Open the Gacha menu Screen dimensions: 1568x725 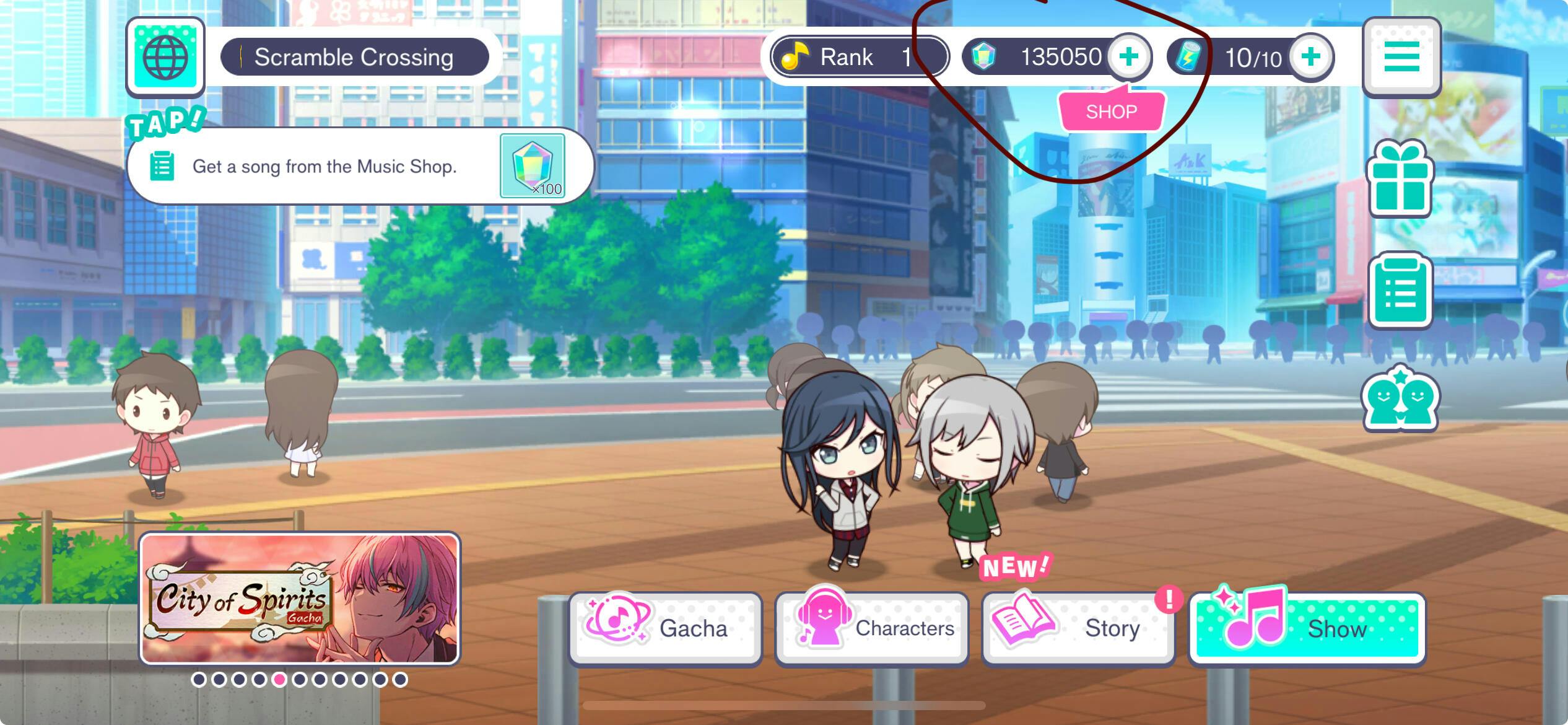pos(666,628)
